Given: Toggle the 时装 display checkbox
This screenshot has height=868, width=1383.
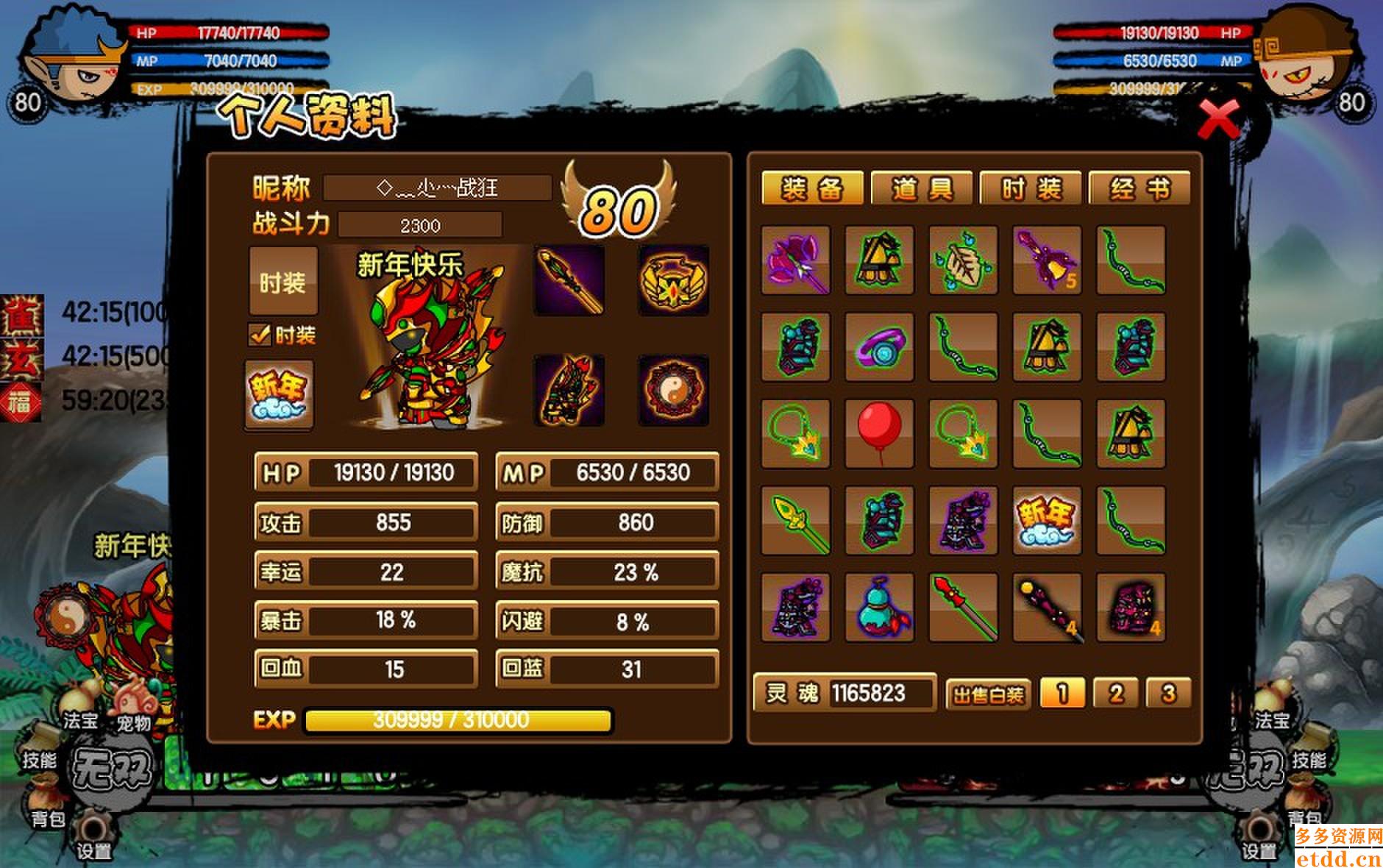Looking at the screenshot, I should tap(260, 335).
